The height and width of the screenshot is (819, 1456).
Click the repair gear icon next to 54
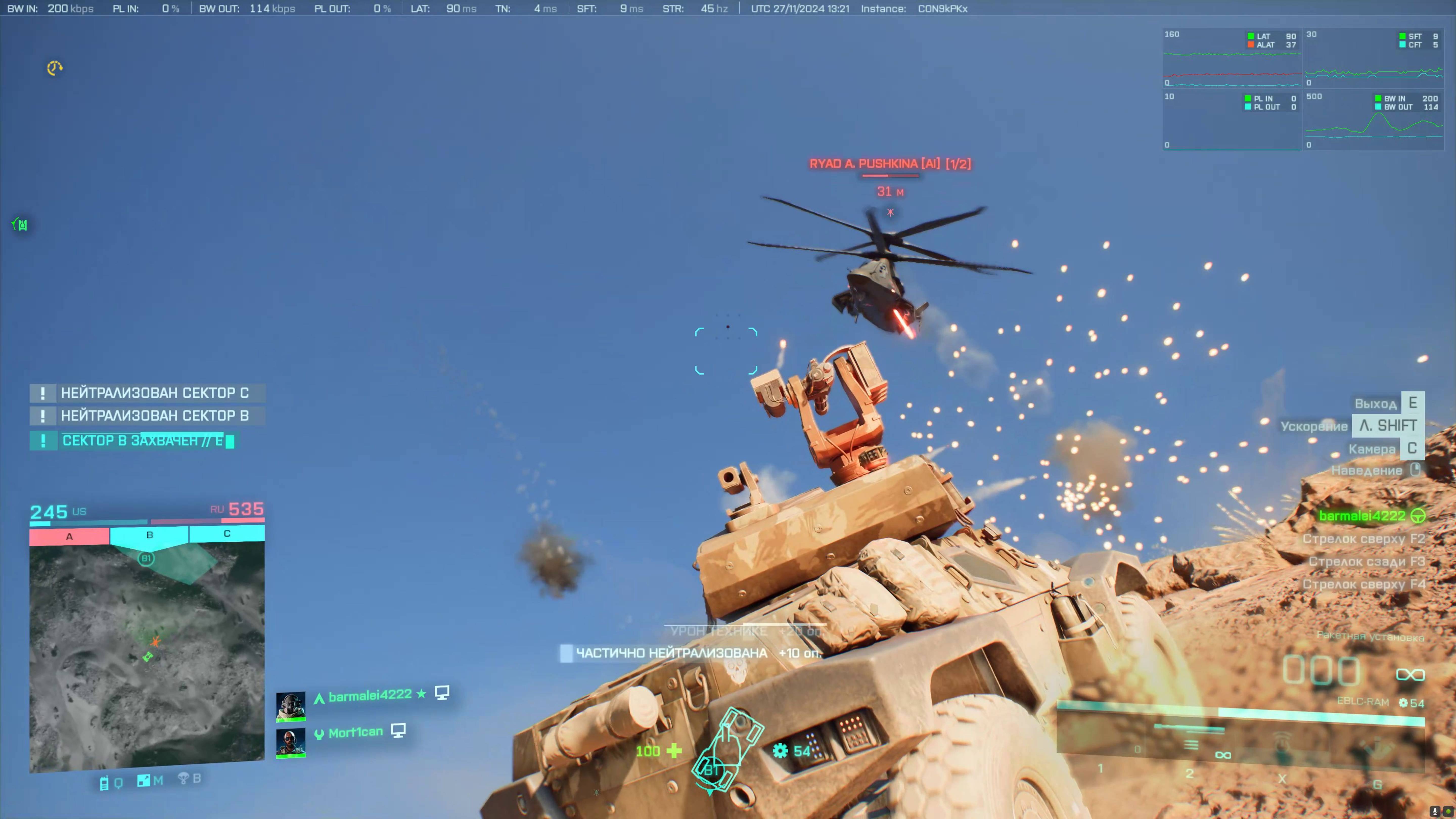pyautogui.click(x=781, y=750)
